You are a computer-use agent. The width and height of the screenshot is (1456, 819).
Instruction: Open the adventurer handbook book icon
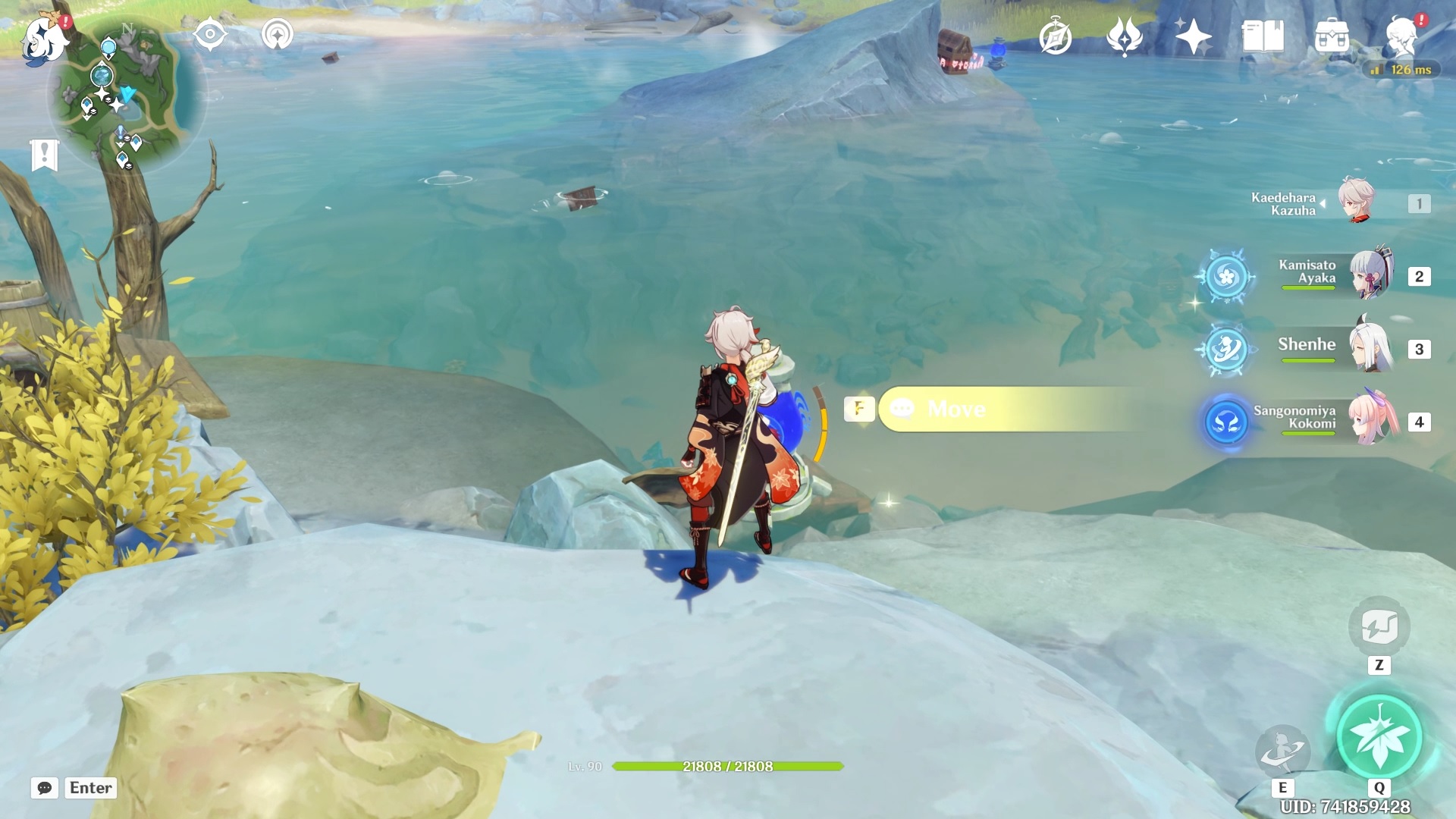click(x=1263, y=36)
